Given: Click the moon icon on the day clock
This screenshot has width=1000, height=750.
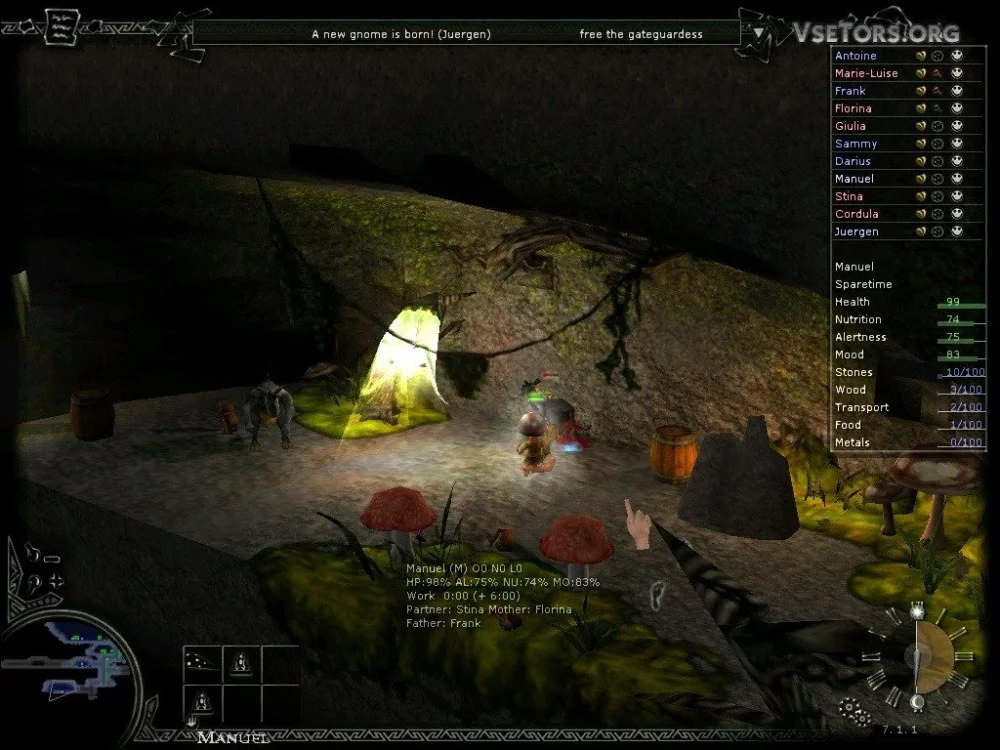Looking at the screenshot, I should (x=915, y=701).
